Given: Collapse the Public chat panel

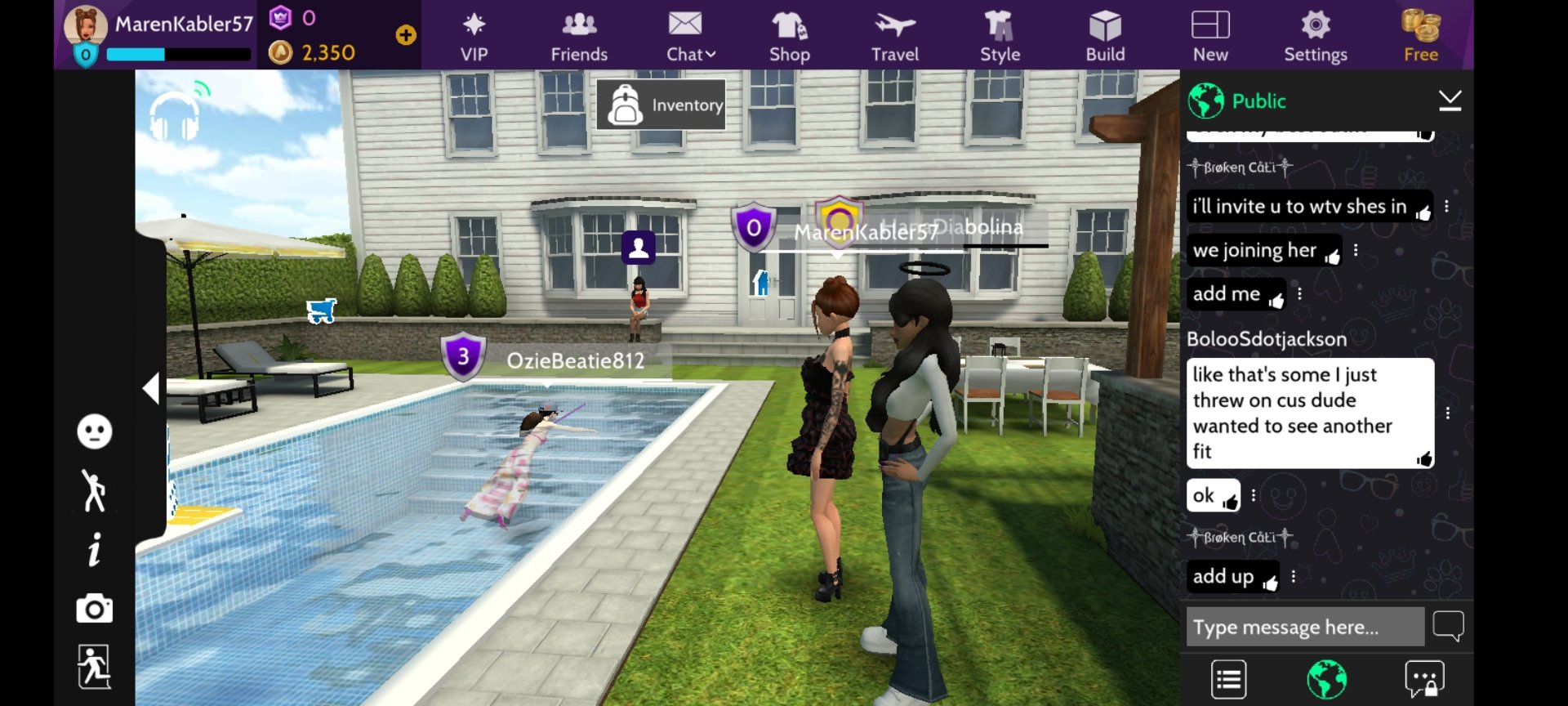Looking at the screenshot, I should [x=1450, y=101].
